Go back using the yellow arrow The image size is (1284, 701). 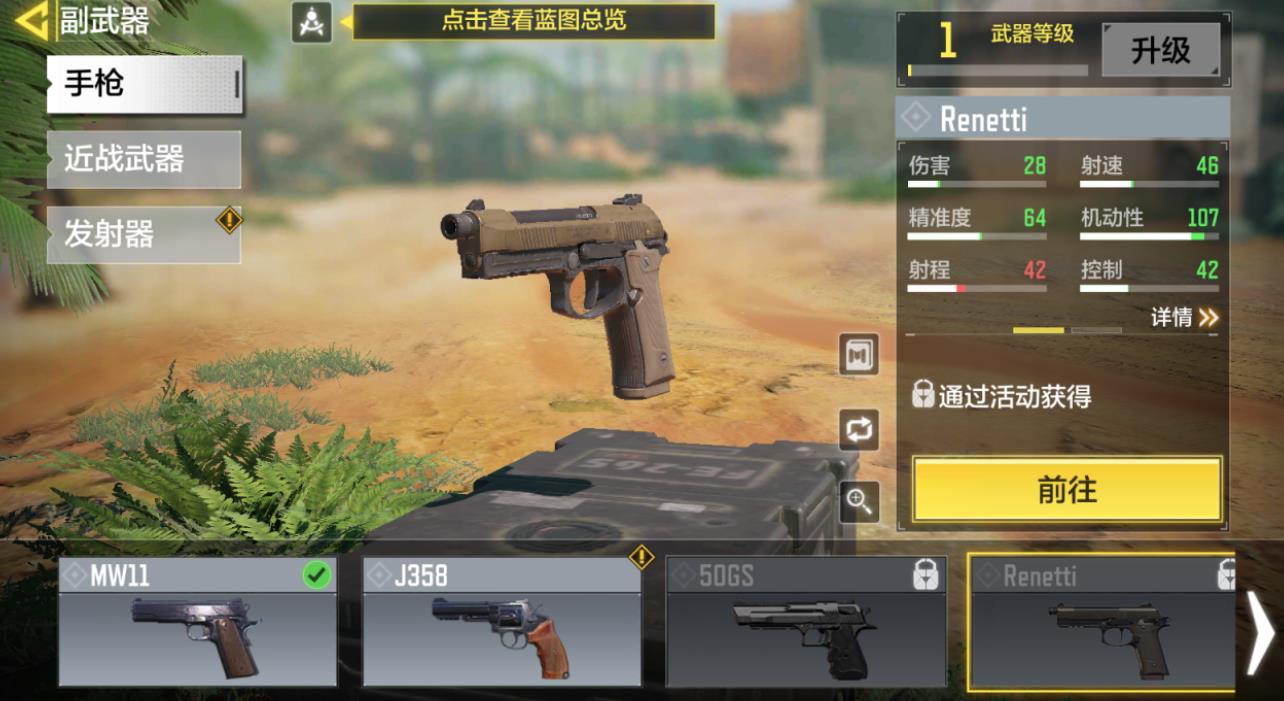pos(30,20)
